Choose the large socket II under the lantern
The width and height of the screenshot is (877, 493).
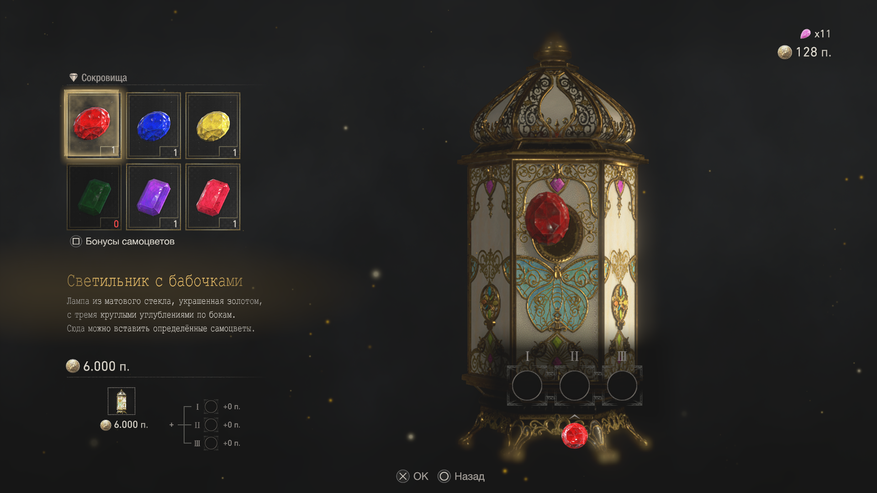click(574, 384)
